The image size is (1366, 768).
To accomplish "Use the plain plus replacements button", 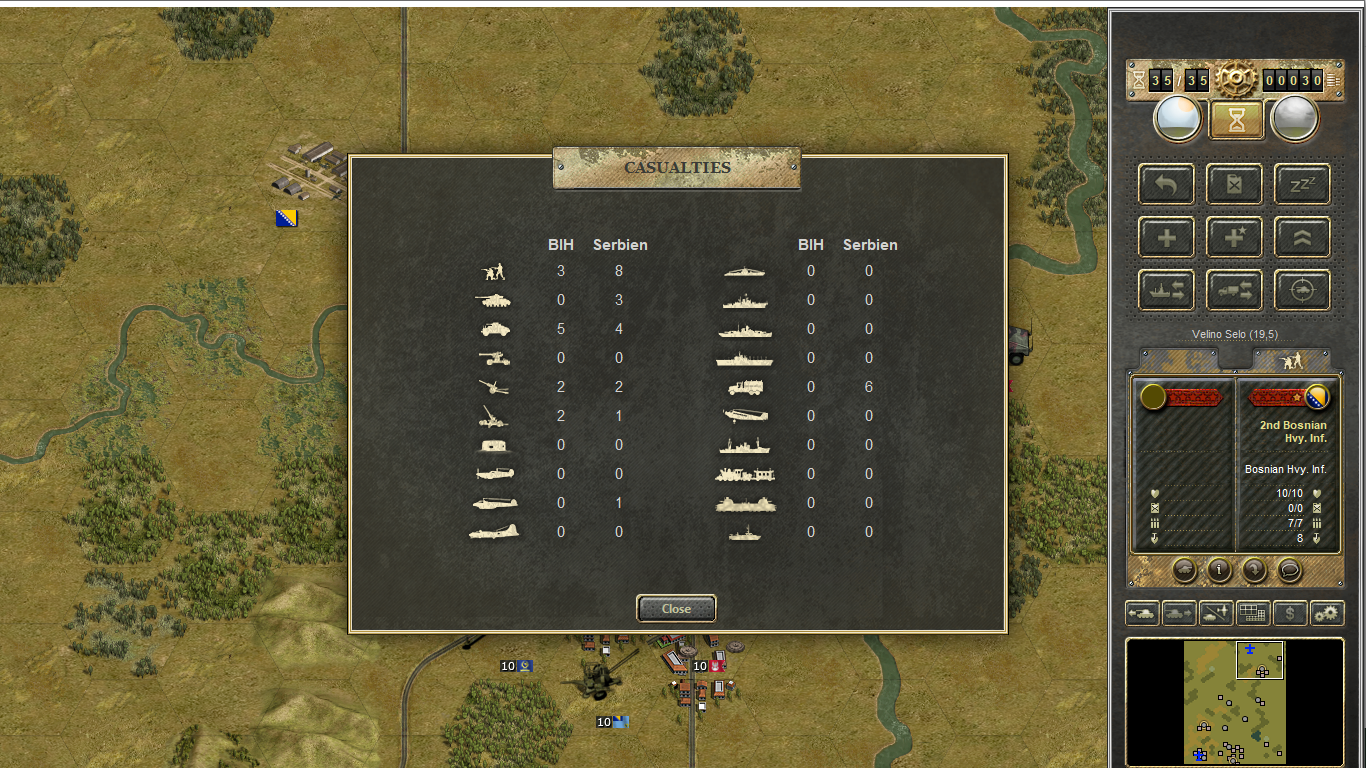I will tap(1166, 237).
